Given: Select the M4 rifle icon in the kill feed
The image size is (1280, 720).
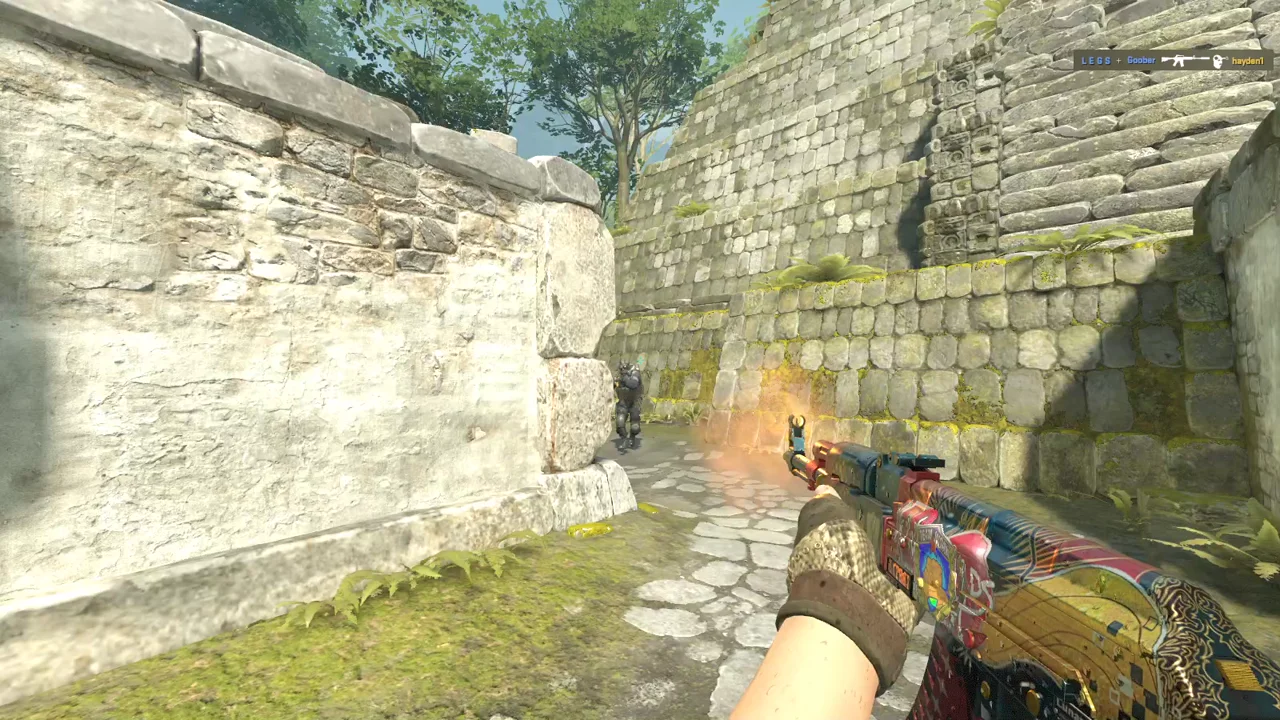Looking at the screenshot, I should click(1185, 61).
